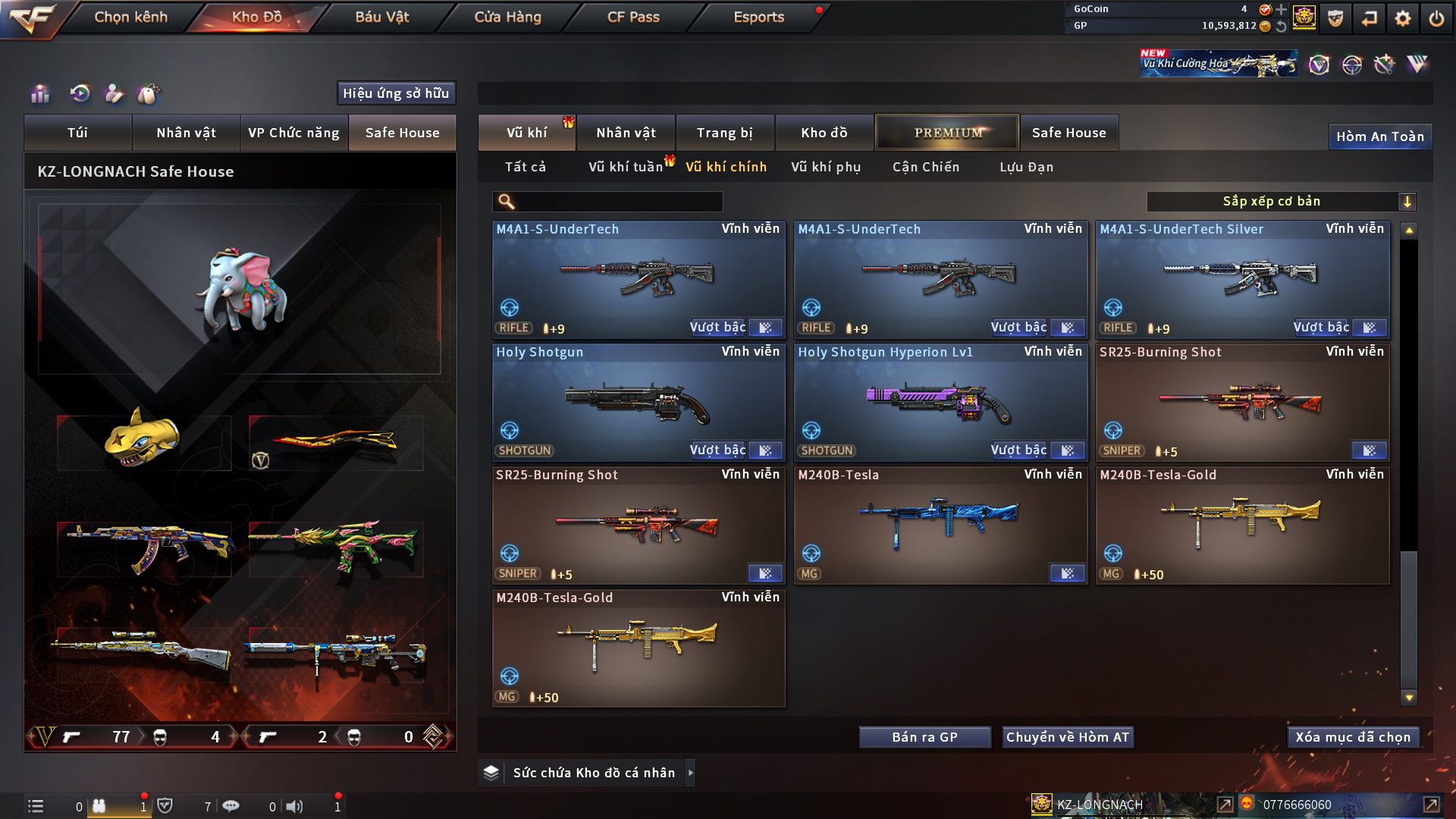Open the CF Pass menu
This screenshot has width=1456, height=819.
(633, 17)
